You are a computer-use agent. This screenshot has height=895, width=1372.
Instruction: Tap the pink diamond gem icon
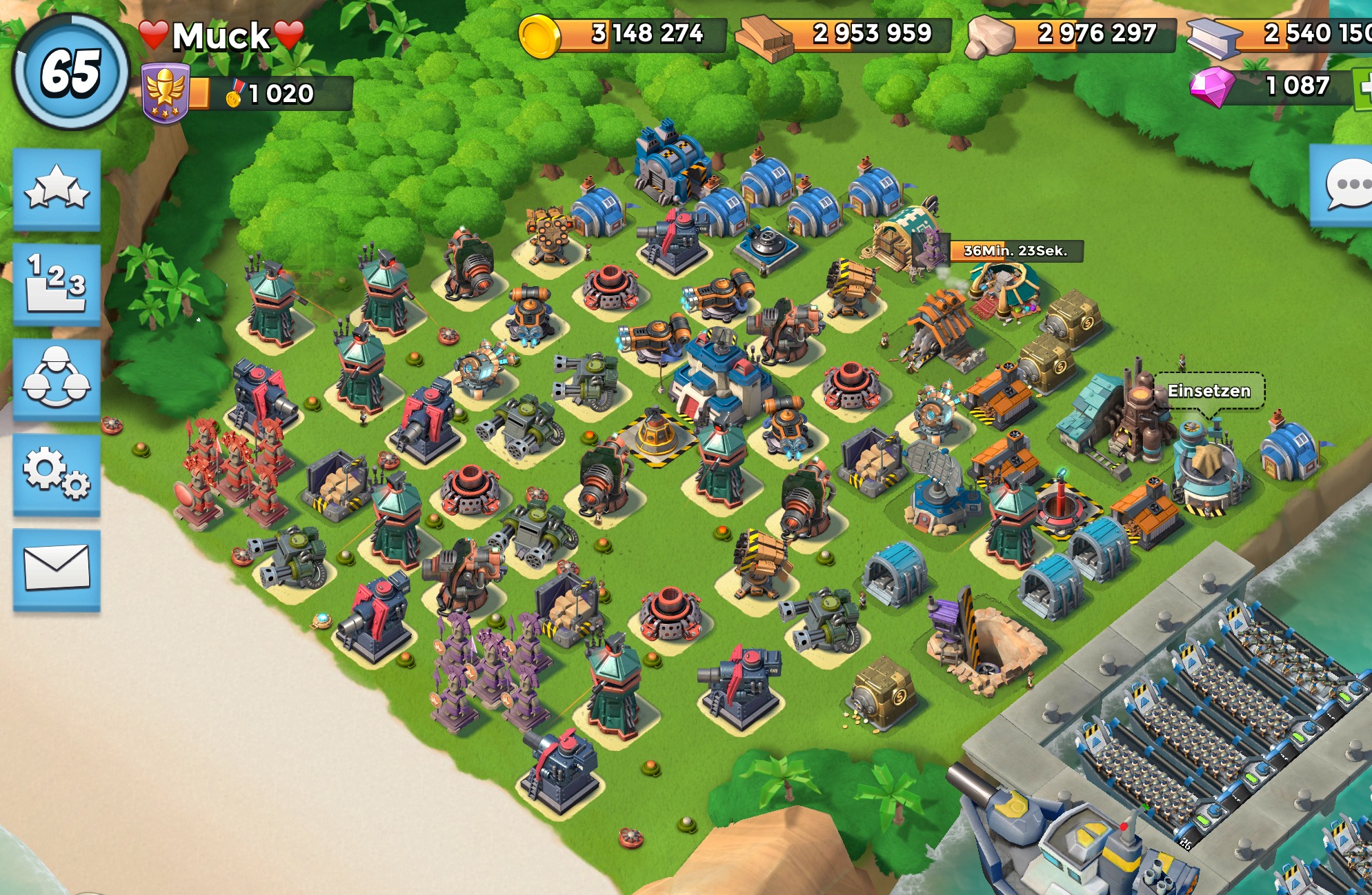coord(1212,86)
